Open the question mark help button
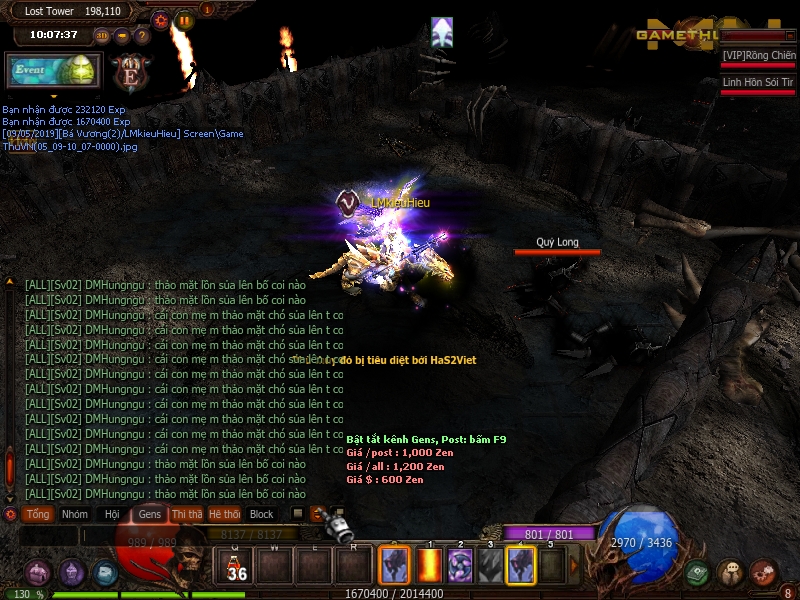 pos(142,36)
